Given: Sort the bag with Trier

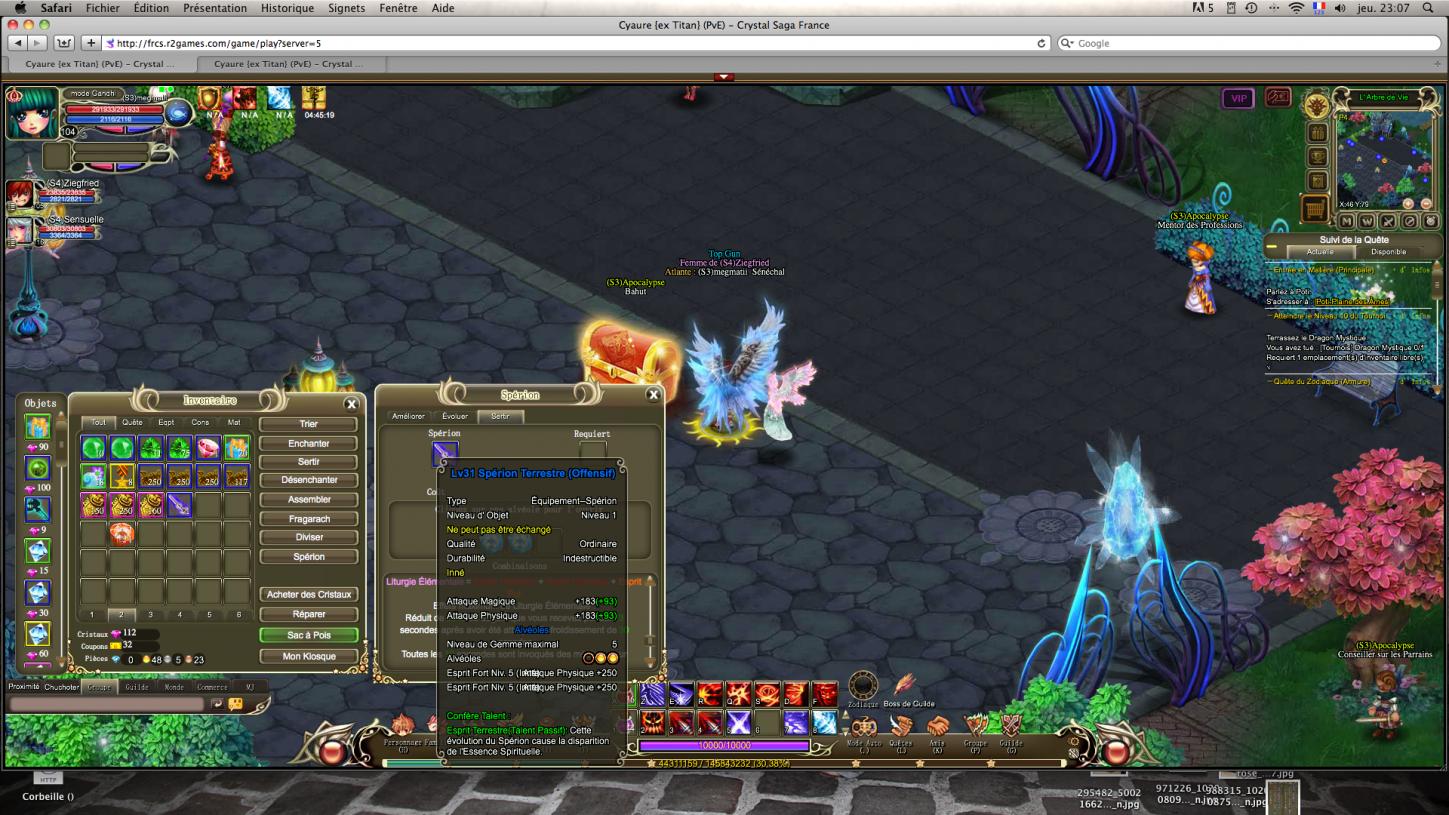Looking at the screenshot, I should pos(308,424).
